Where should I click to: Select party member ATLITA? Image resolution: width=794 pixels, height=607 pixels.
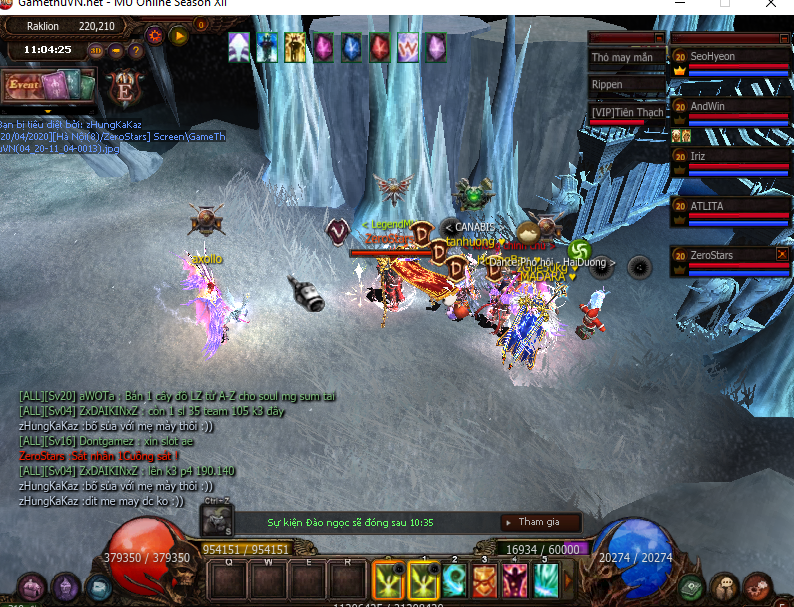[730, 207]
